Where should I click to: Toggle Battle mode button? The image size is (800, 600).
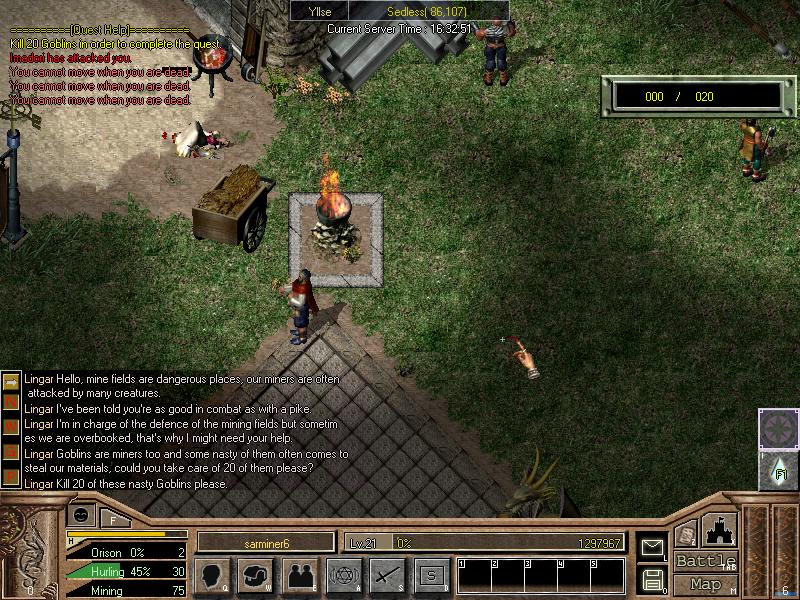[x=705, y=561]
